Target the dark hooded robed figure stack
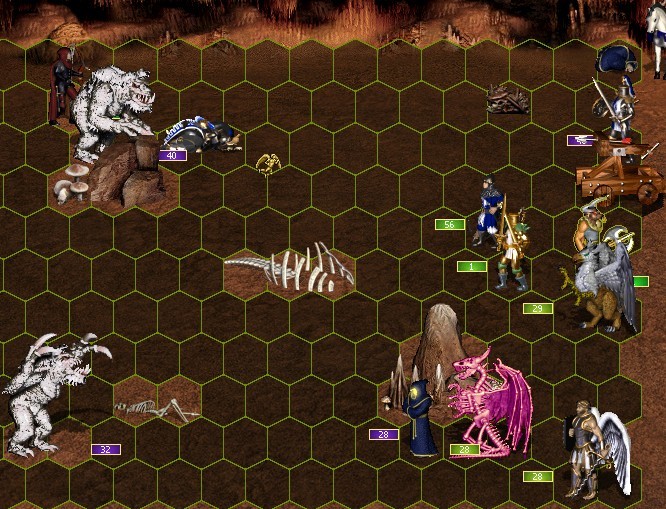 [x=421, y=420]
